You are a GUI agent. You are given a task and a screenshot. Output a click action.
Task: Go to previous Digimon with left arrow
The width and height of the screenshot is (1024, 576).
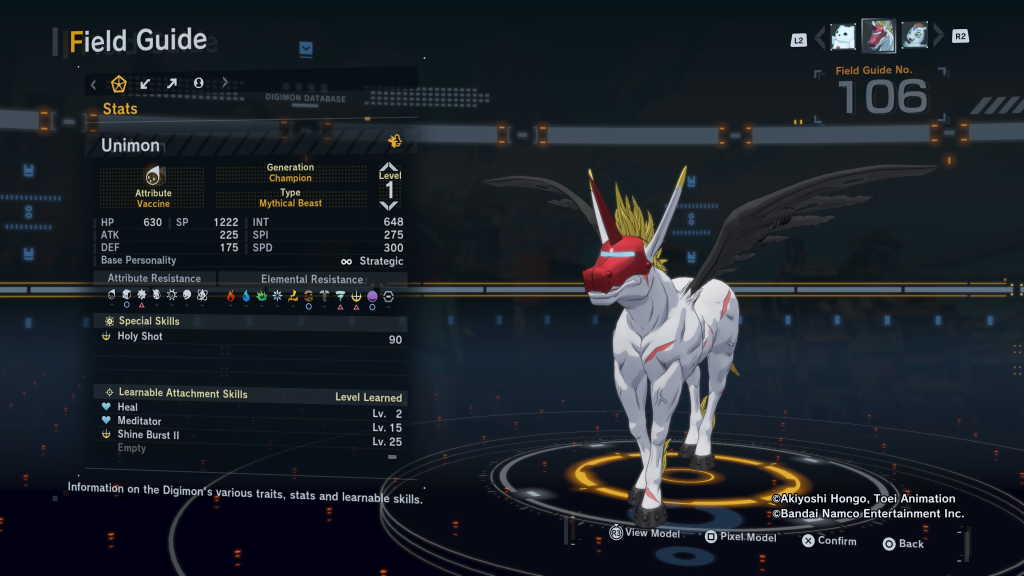pyautogui.click(x=820, y=38)
